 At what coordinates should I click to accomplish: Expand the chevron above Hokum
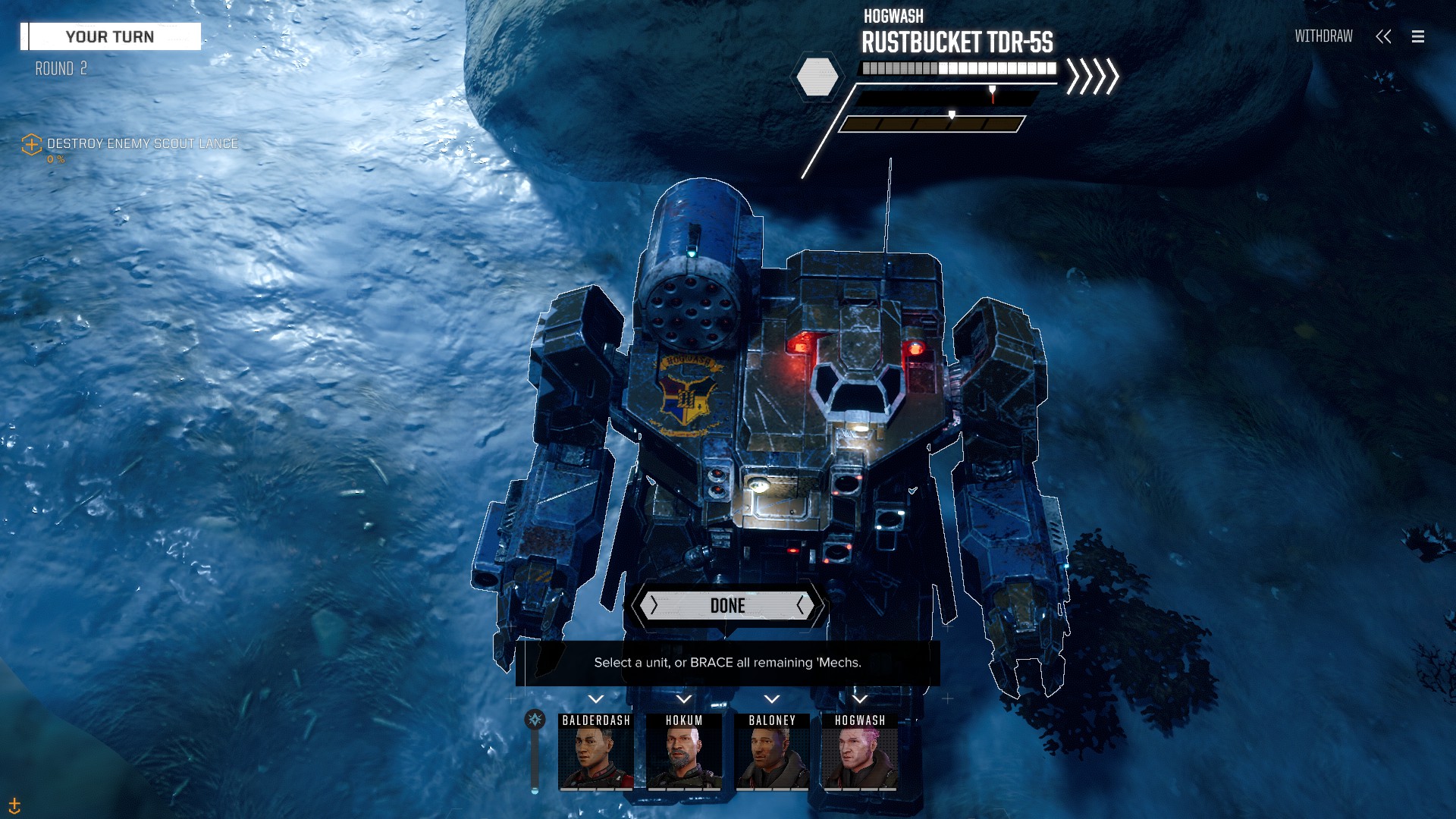click(684, 699)
